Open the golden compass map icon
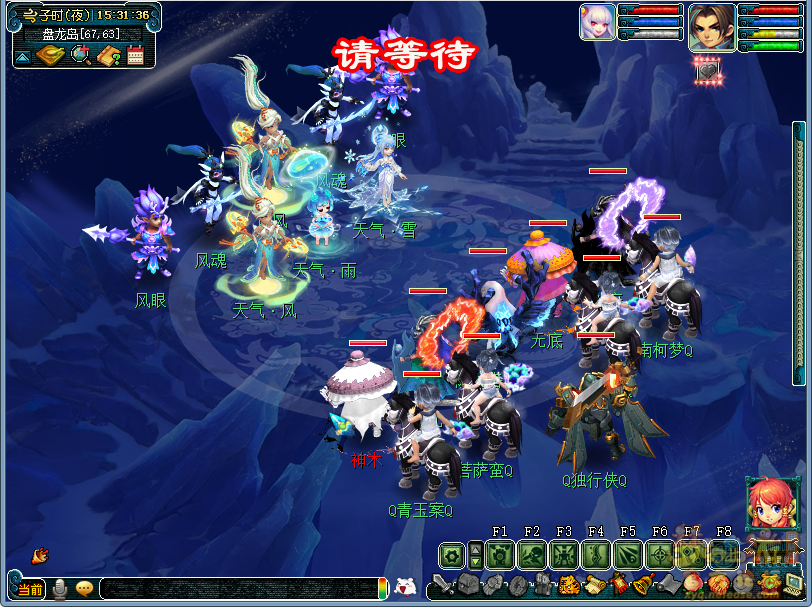Viewport: 812px width, 607px height. point(50,56)
